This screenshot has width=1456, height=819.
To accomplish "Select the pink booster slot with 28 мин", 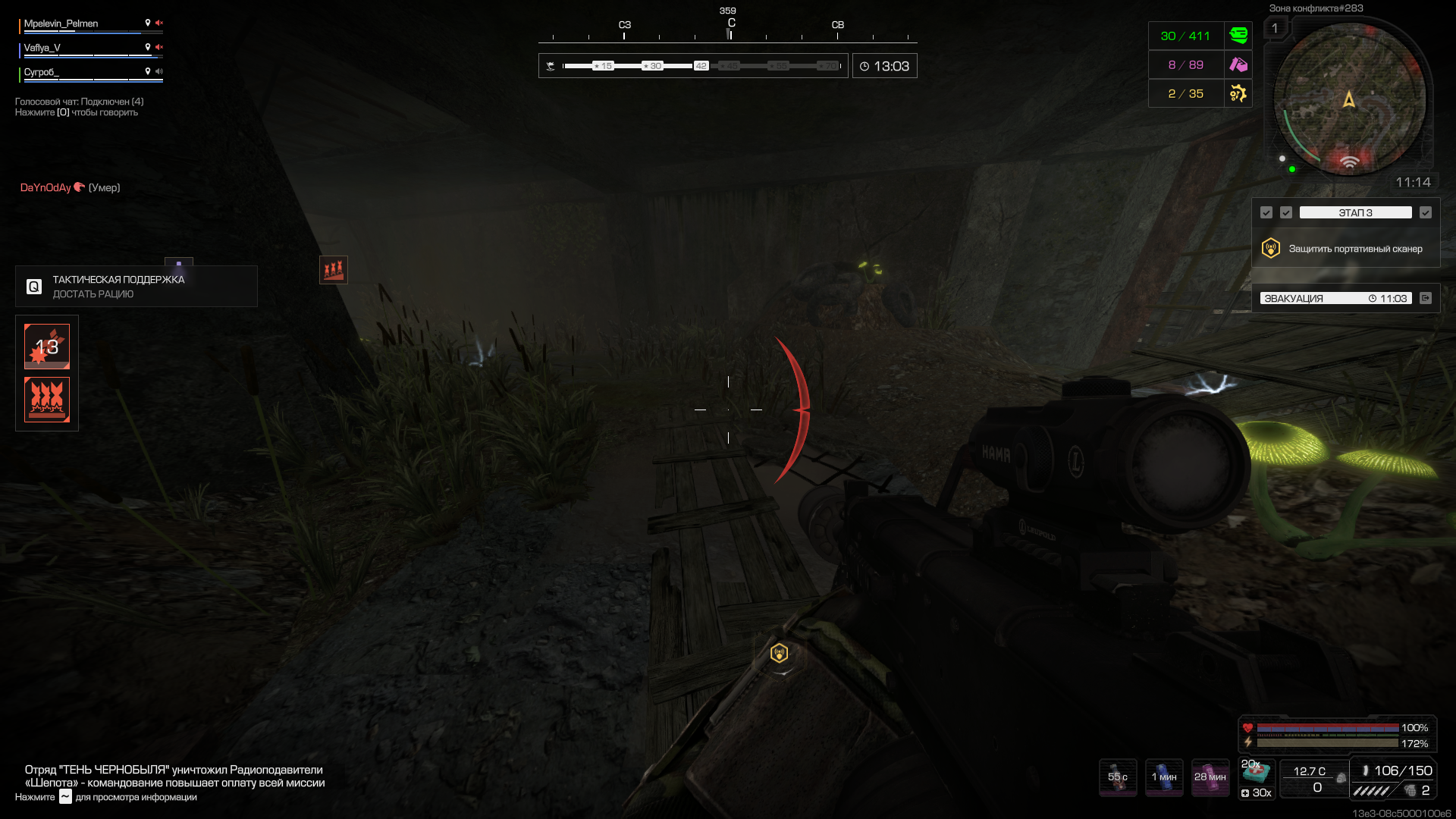I will pyautogui.click(x=1210, y=777).
